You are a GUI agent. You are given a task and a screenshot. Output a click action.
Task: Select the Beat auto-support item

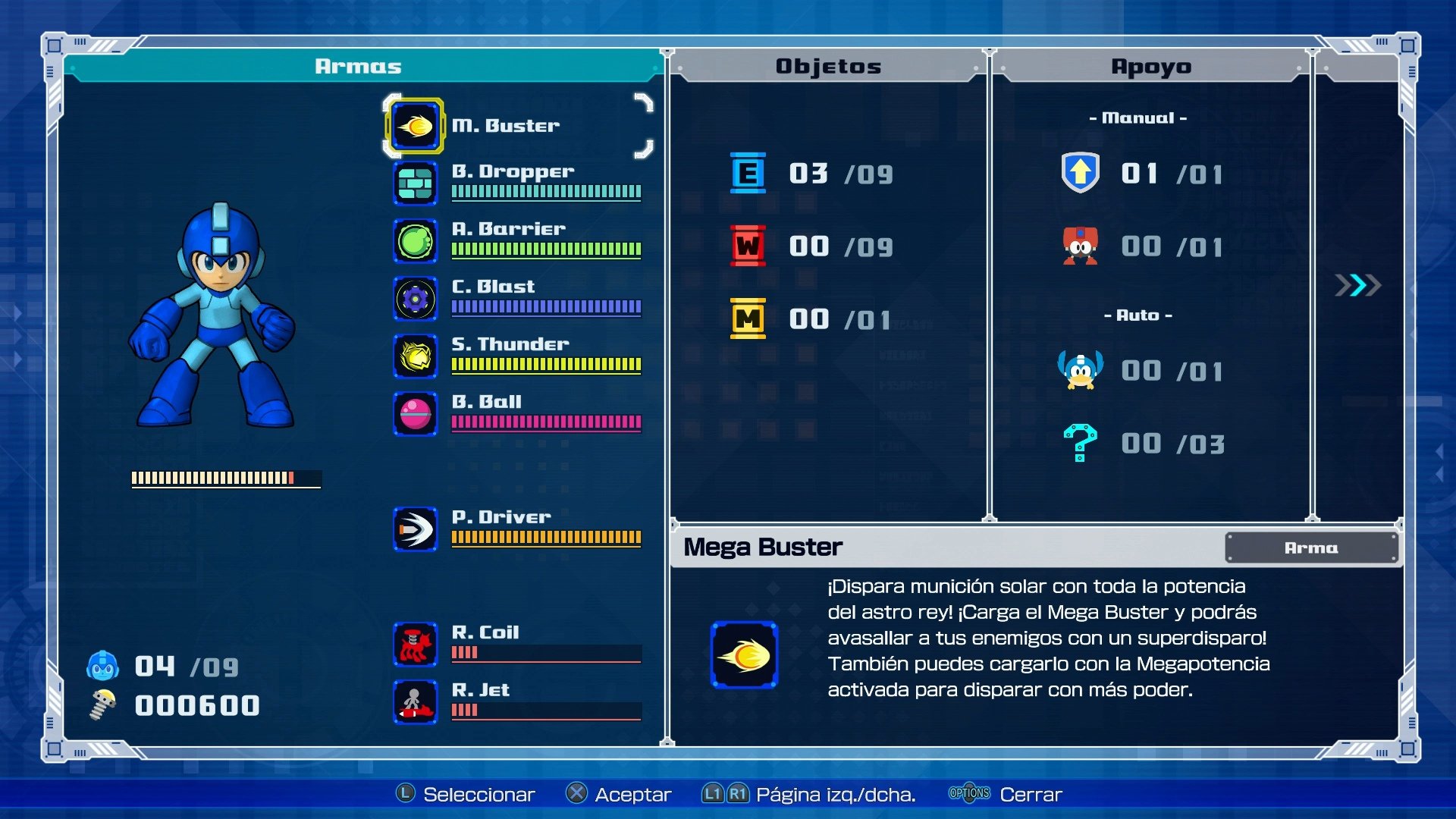(x=1080, y=369)
